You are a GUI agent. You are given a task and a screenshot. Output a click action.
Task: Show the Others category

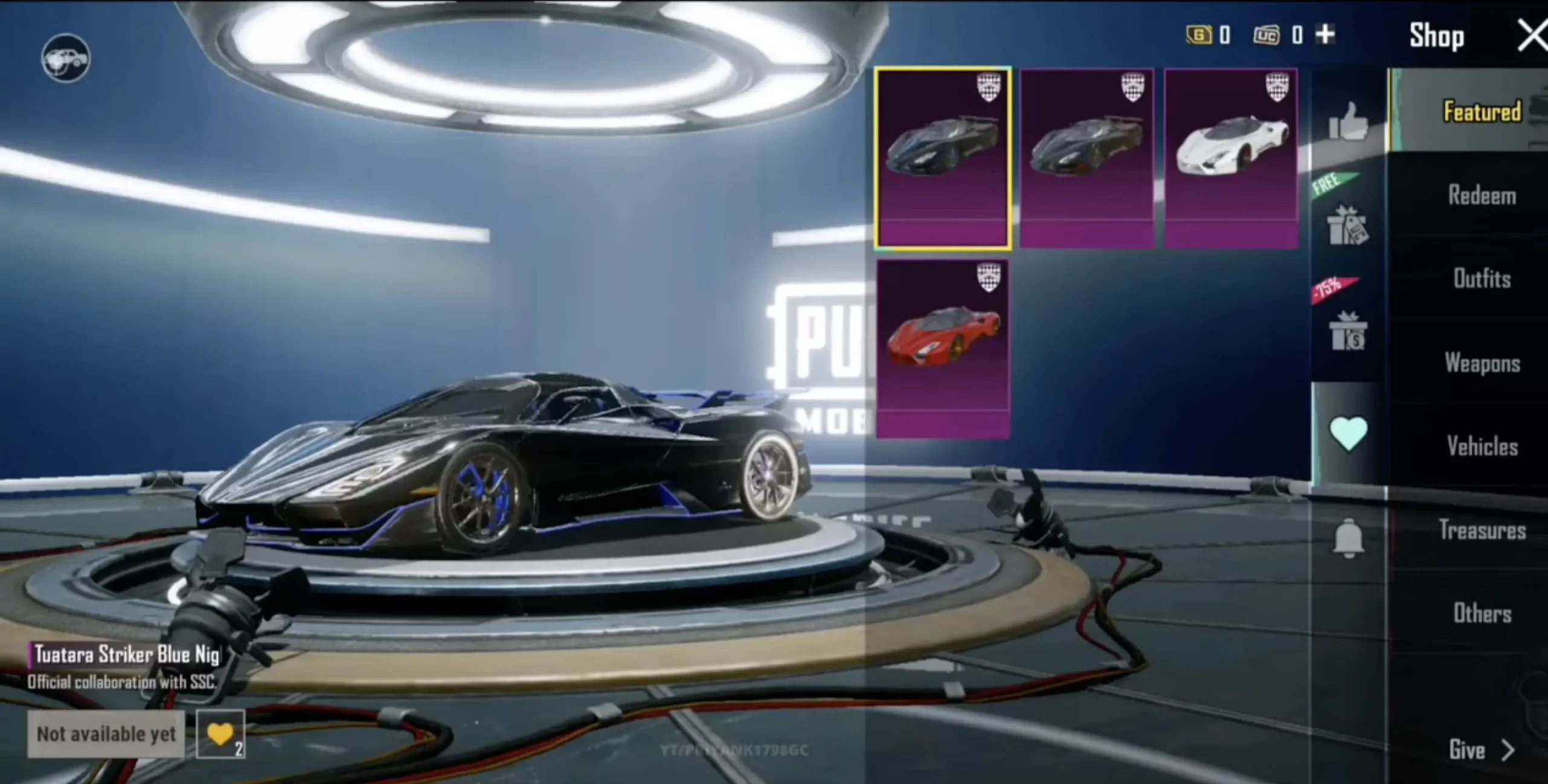pos(1481,614)
